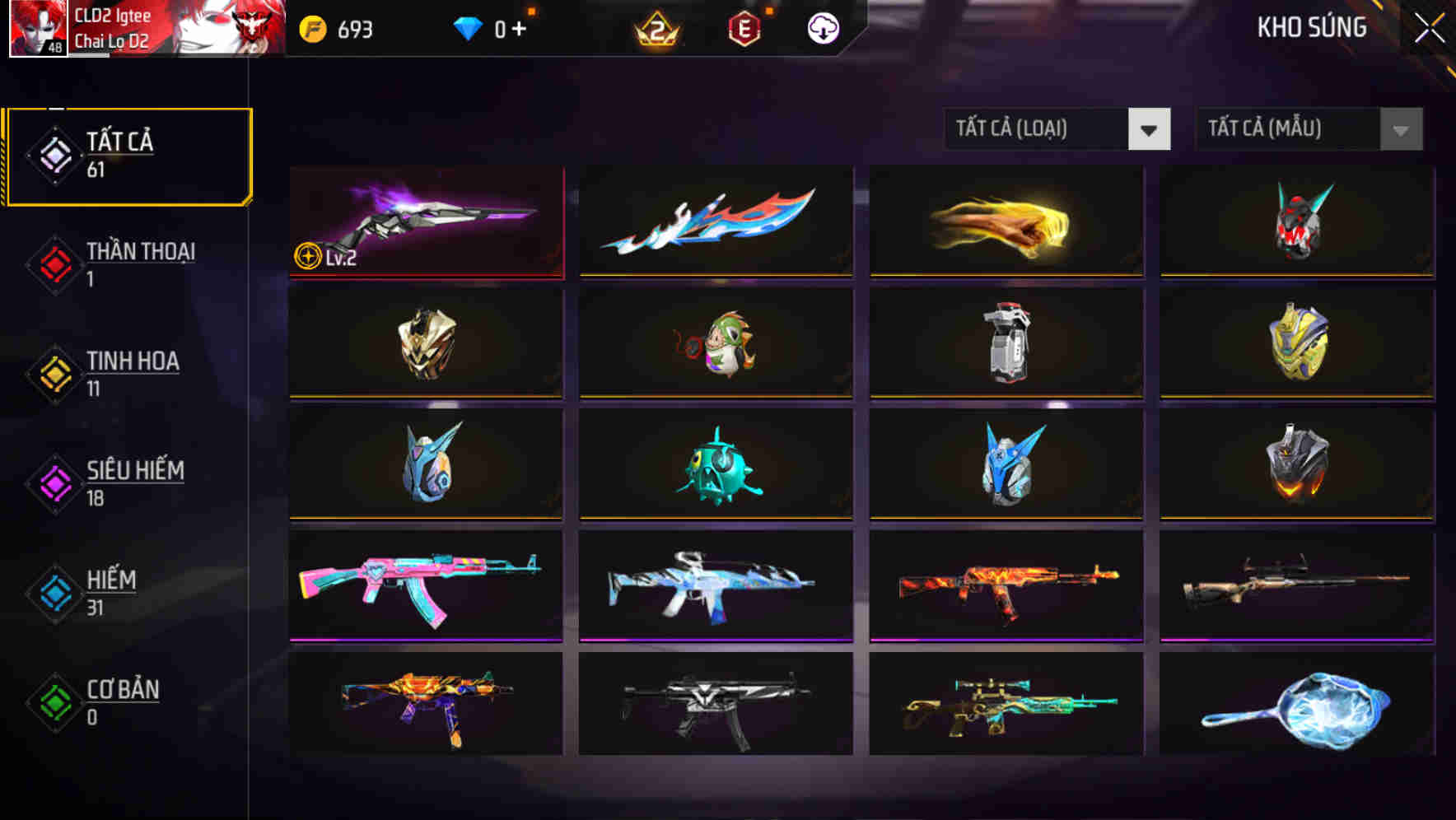The image size is (1456, 820).
Task: Select the THẦN THOẠI rarity diamond icon
Action: [54, 263]
